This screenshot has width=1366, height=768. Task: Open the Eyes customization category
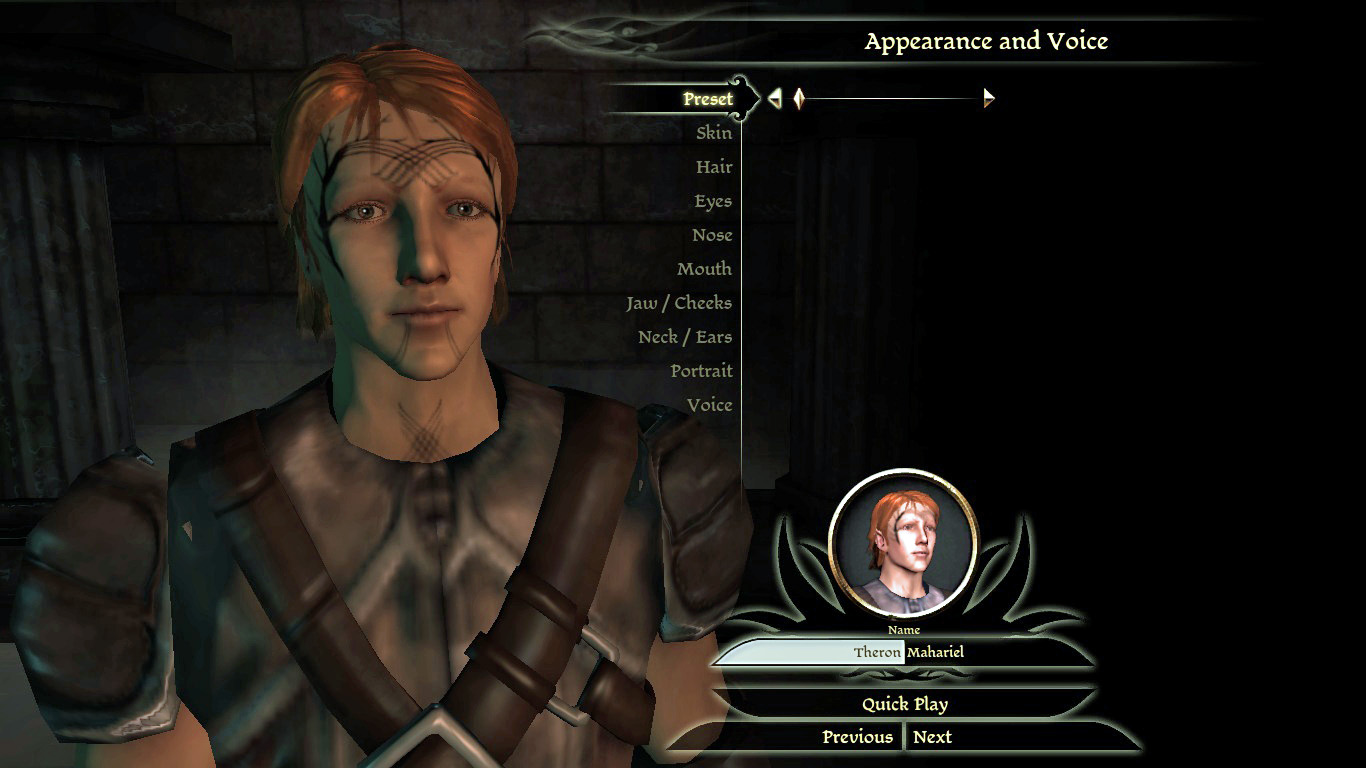(712, 201)
